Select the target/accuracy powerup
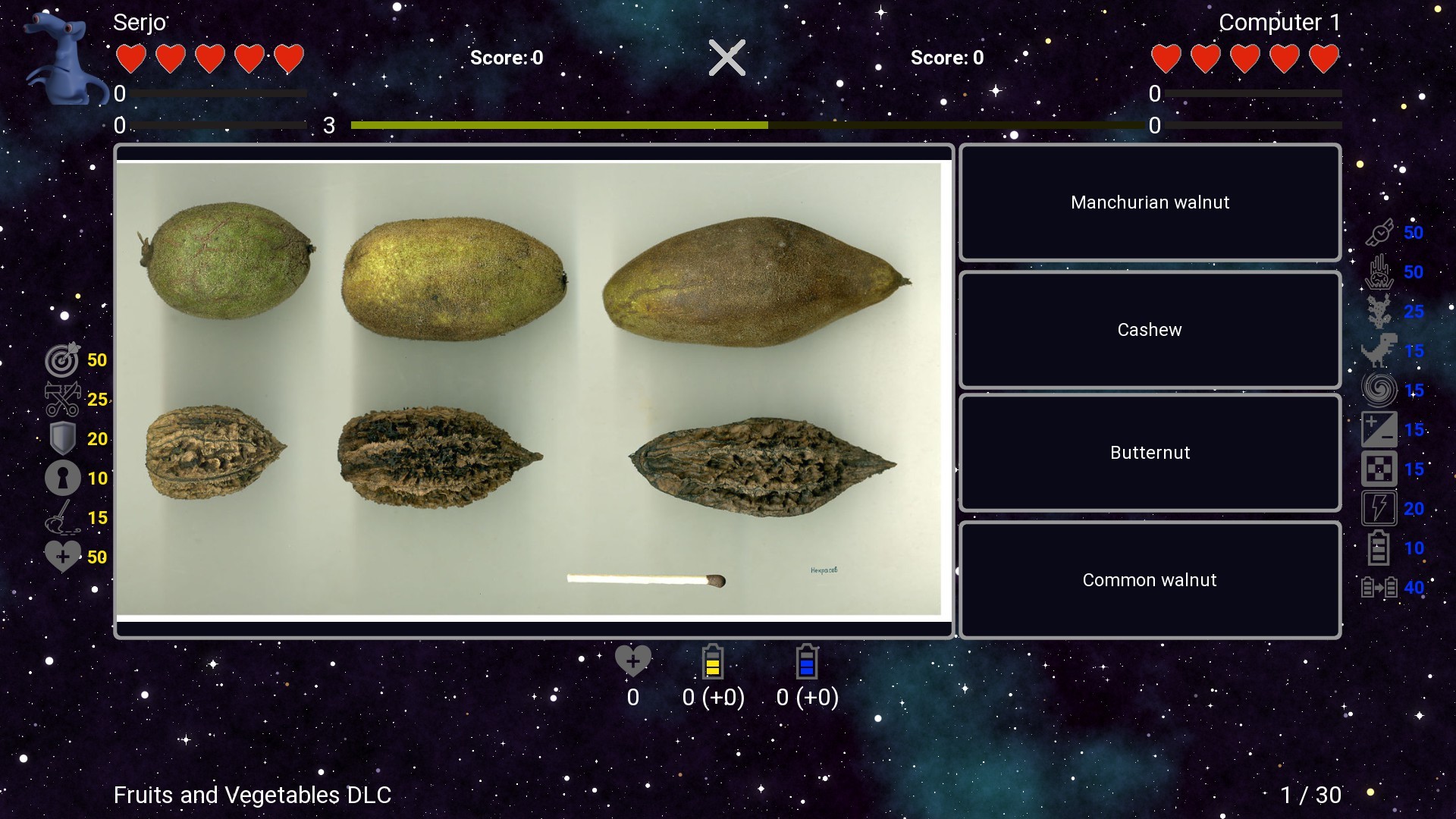 point(64,360)
